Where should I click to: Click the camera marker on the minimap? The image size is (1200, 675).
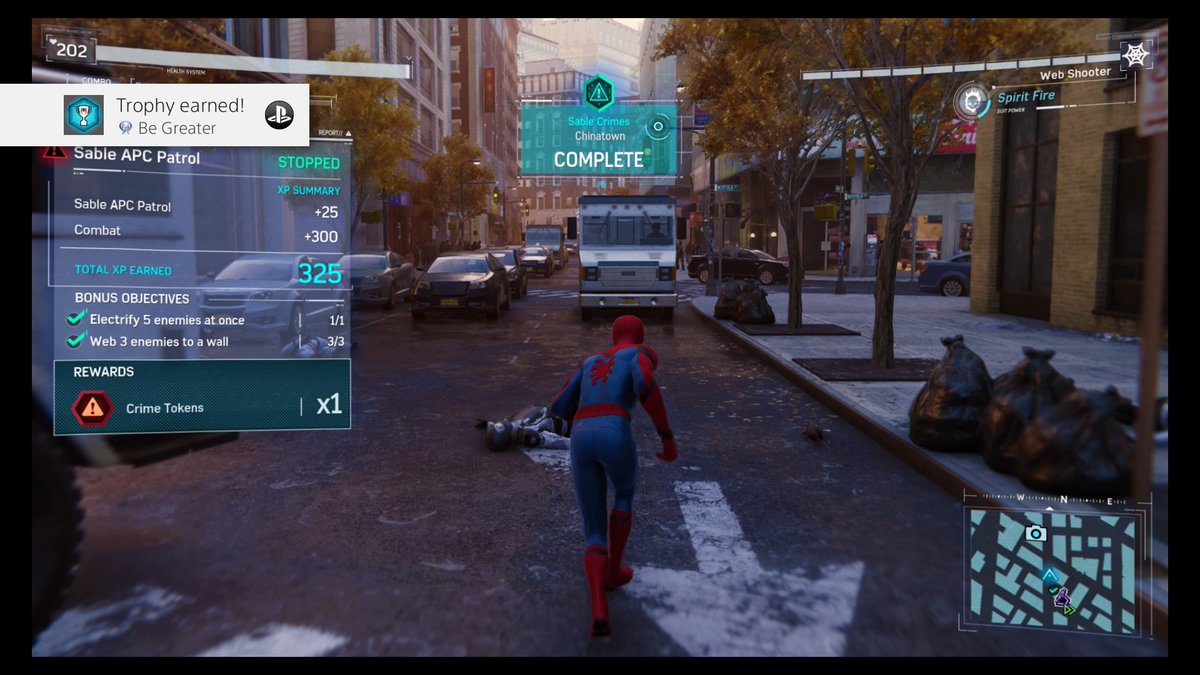1036,534
